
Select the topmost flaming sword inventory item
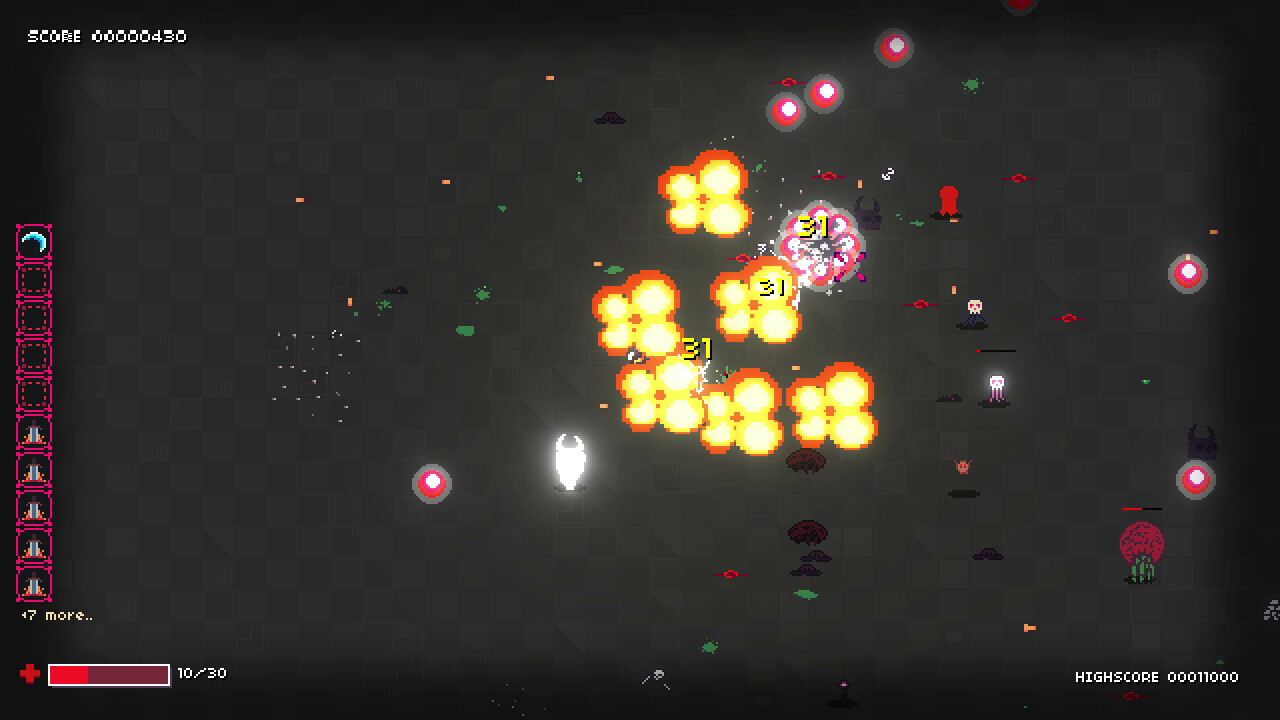tap(33, 432)
